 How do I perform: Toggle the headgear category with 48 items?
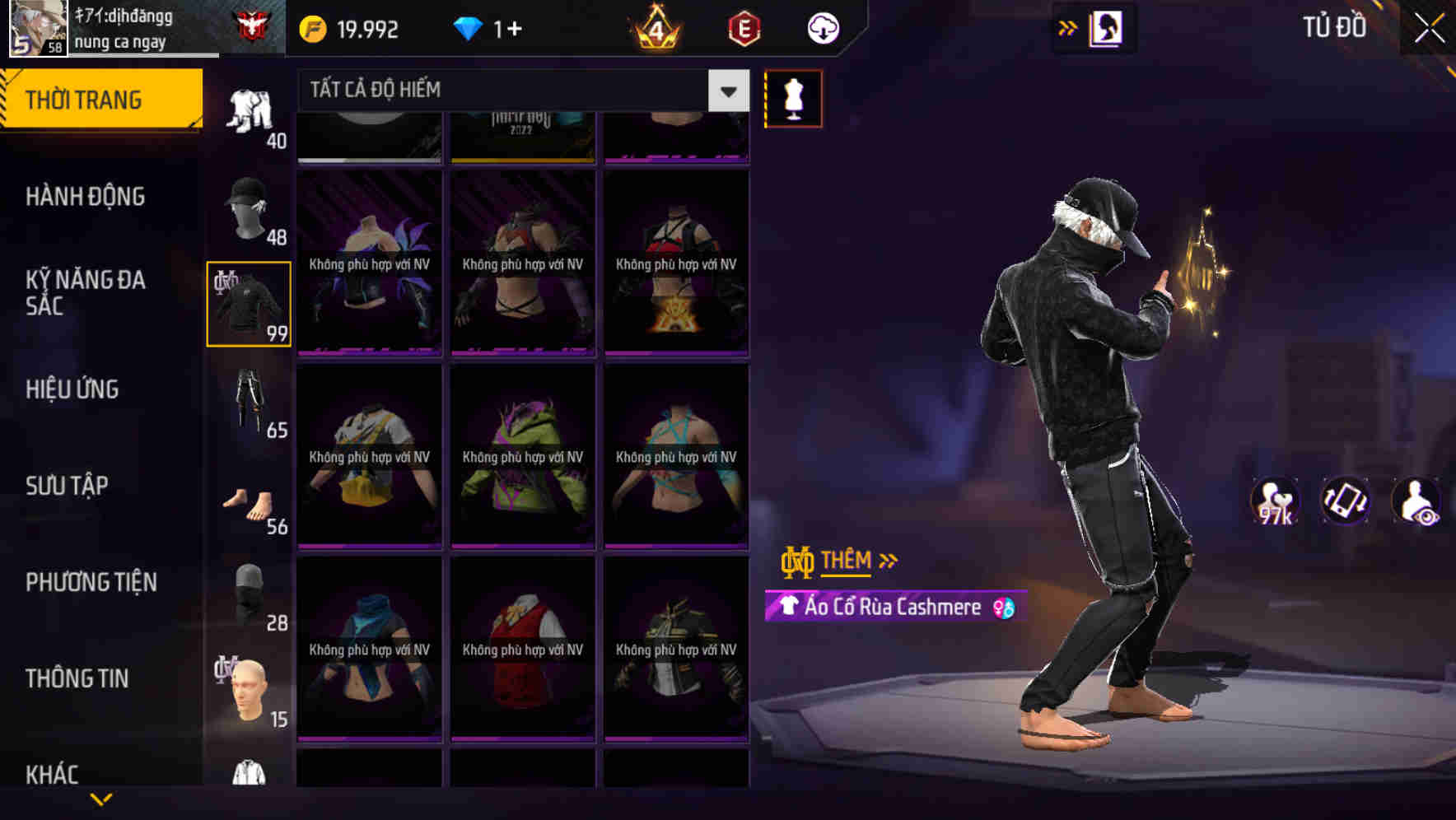click(x=250, y=207)
